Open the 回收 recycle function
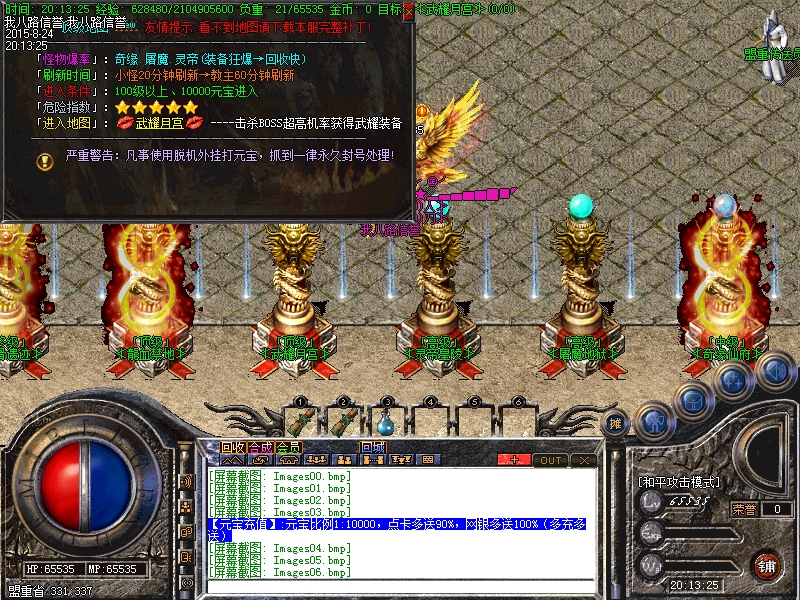This screenshot has width=800, height=600. pos(232,447)
